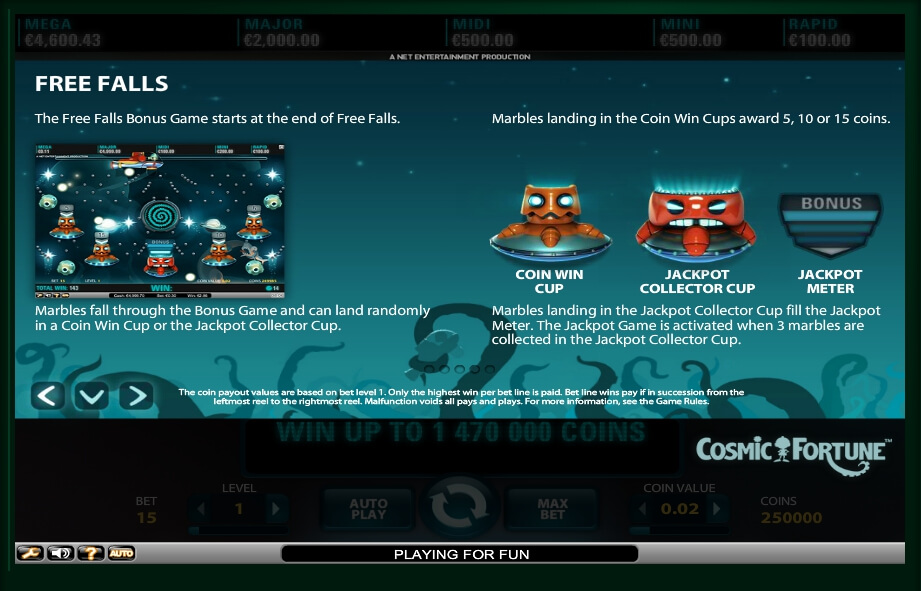921x591 pixels.
Task: Select the Max Bet button
Action: [x=552, y=509]
